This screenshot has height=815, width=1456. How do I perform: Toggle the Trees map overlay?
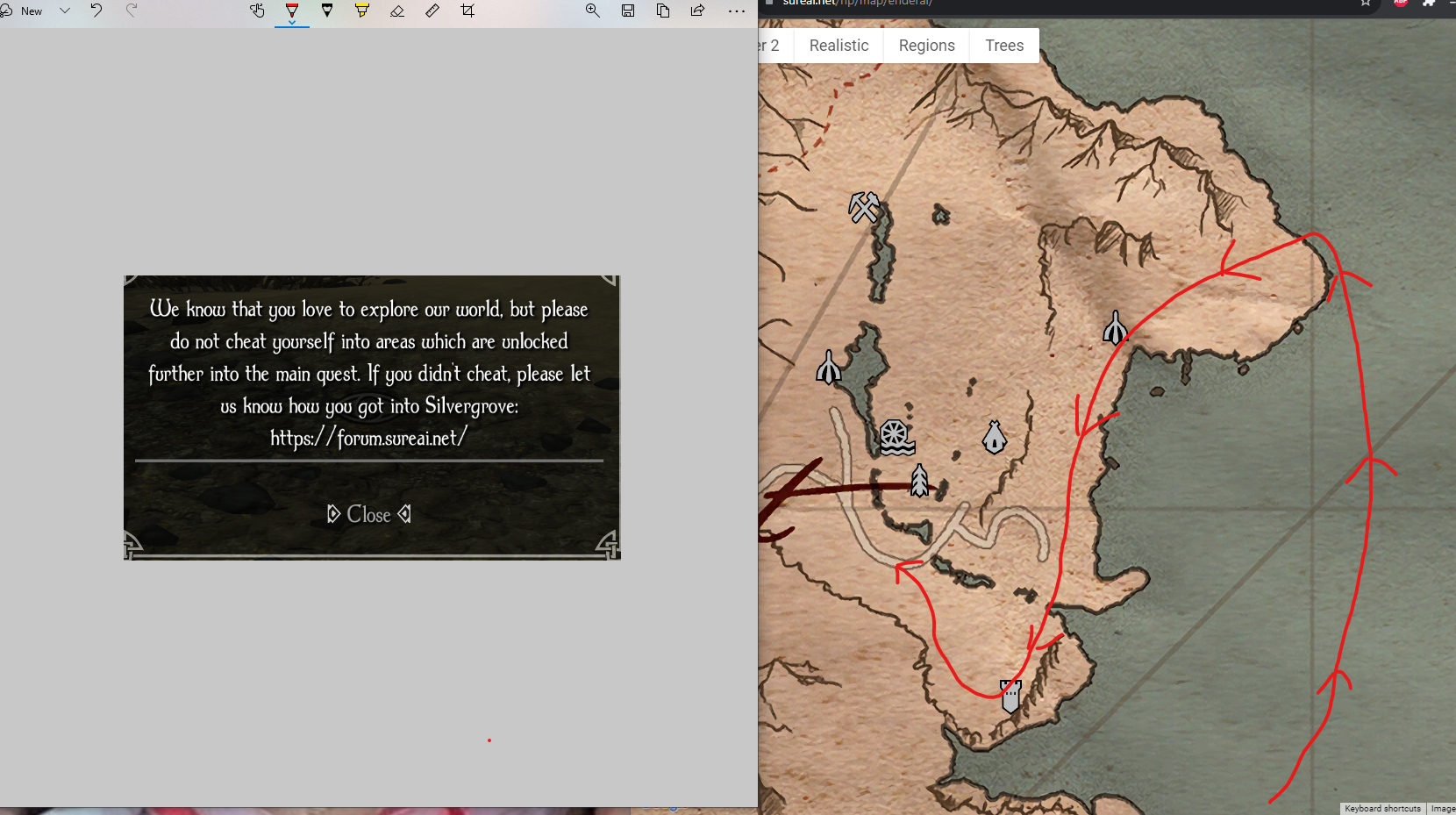(1004, 45)
